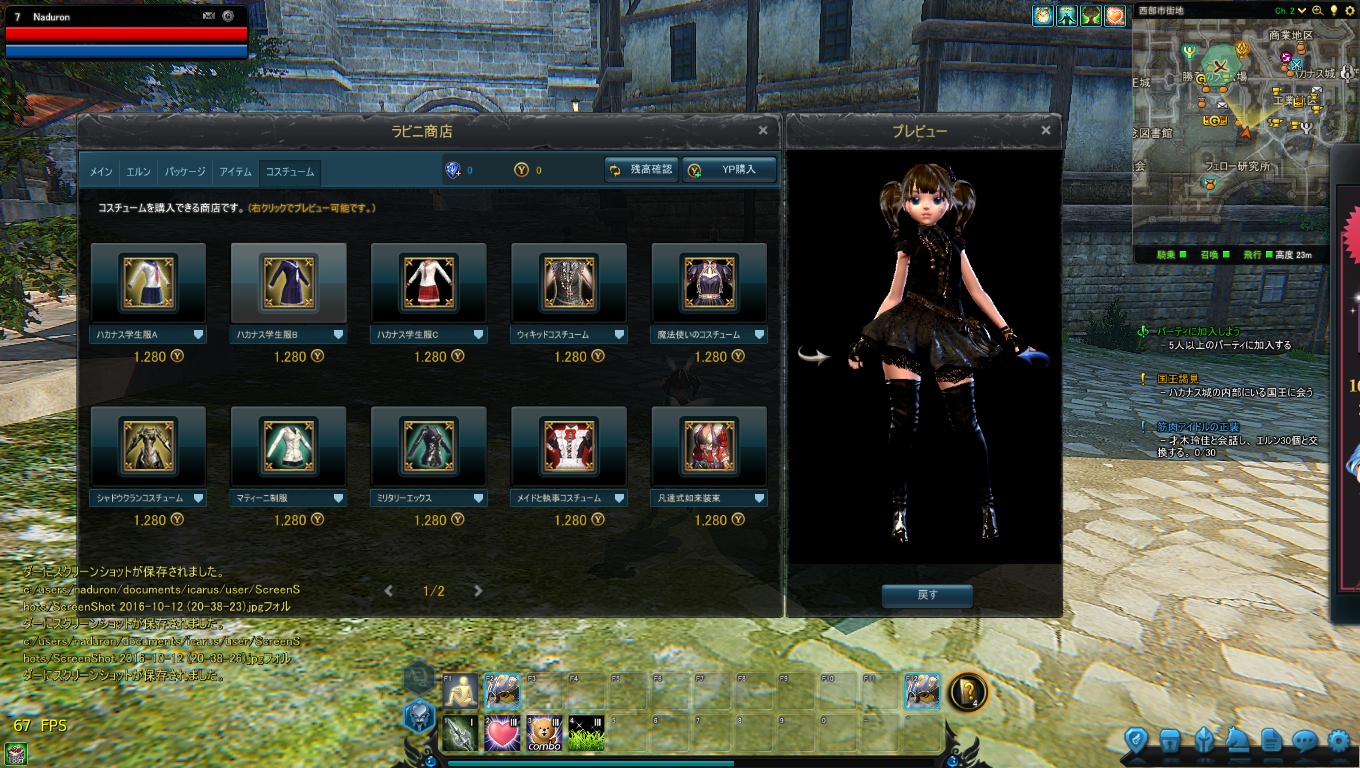Switch to the メイン shop tab

pyautogui.click(x=101, y=172)
